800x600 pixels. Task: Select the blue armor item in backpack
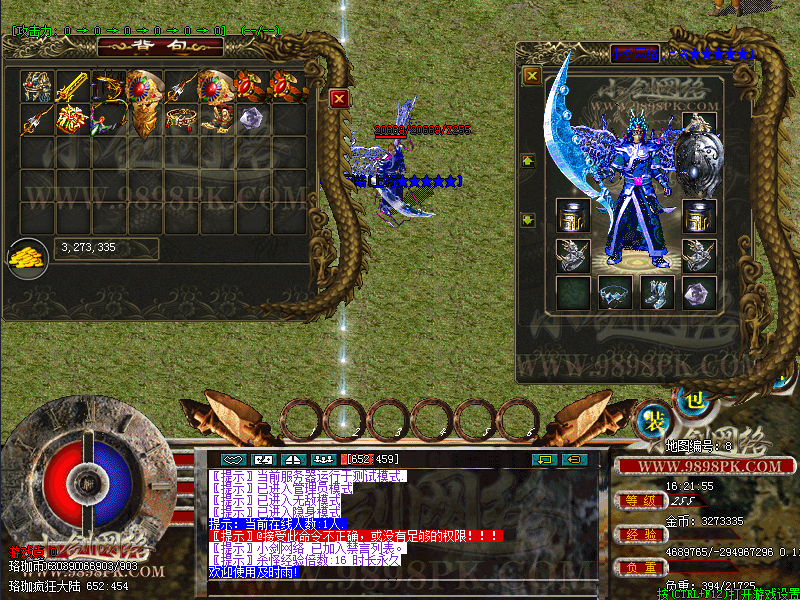click(x=38, y=86)
